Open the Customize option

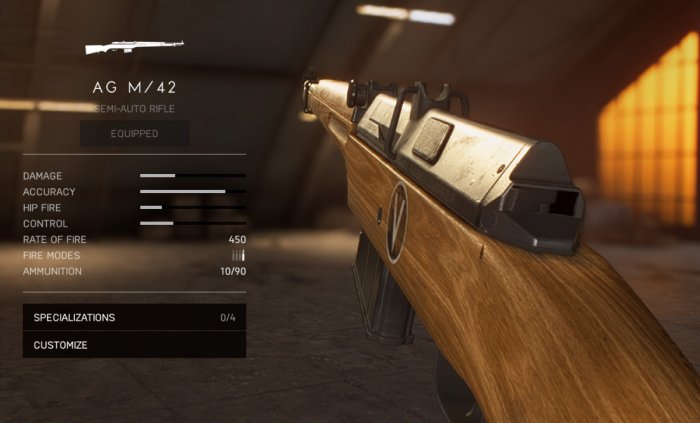click(134, 345)
